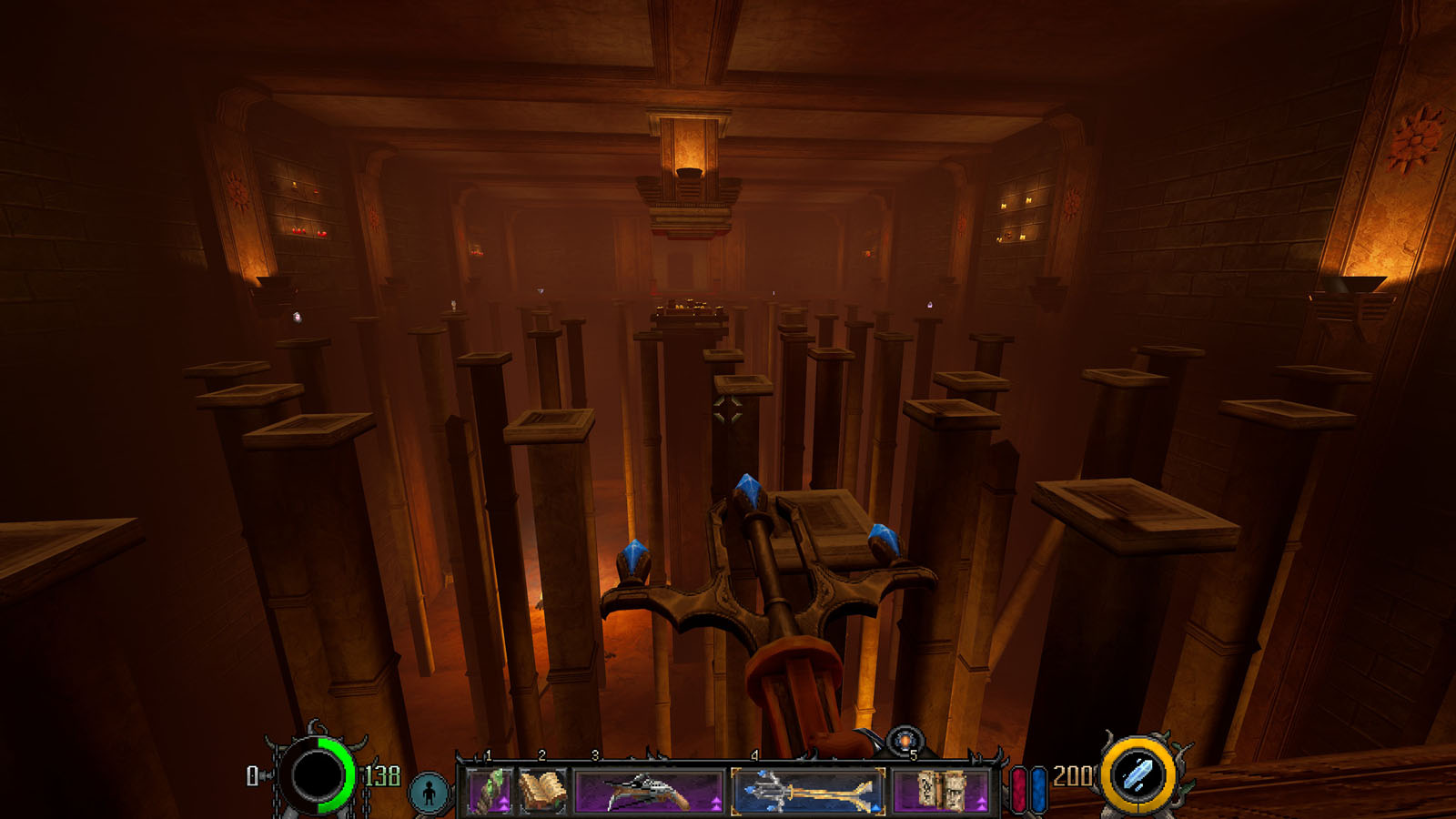Viewport: 1456px width, 819px height.
Task: Switch to the crossbow in slot 3
Action: (648, 790)
